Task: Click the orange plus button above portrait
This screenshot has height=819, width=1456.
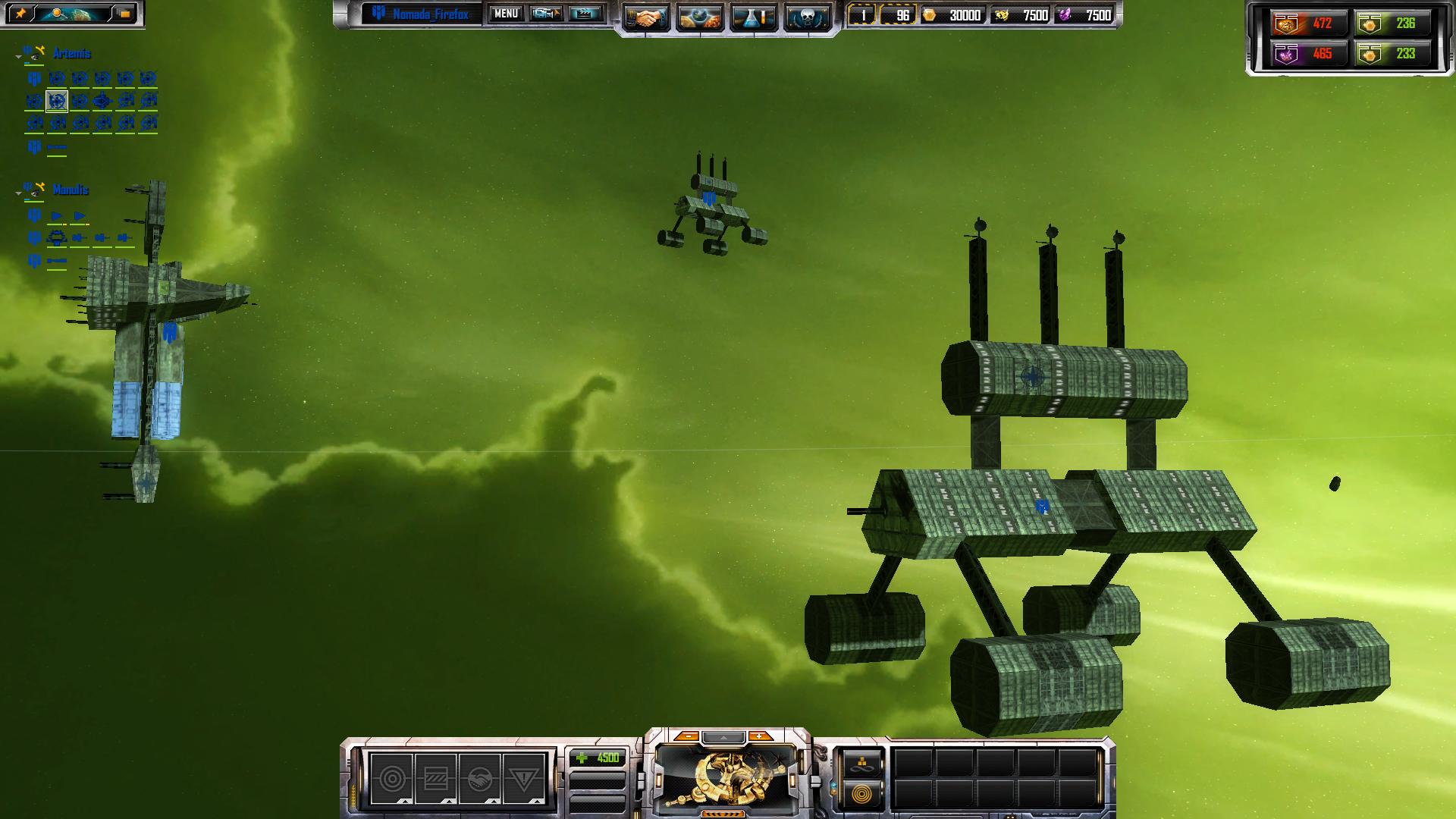Action: pos(758,736)
